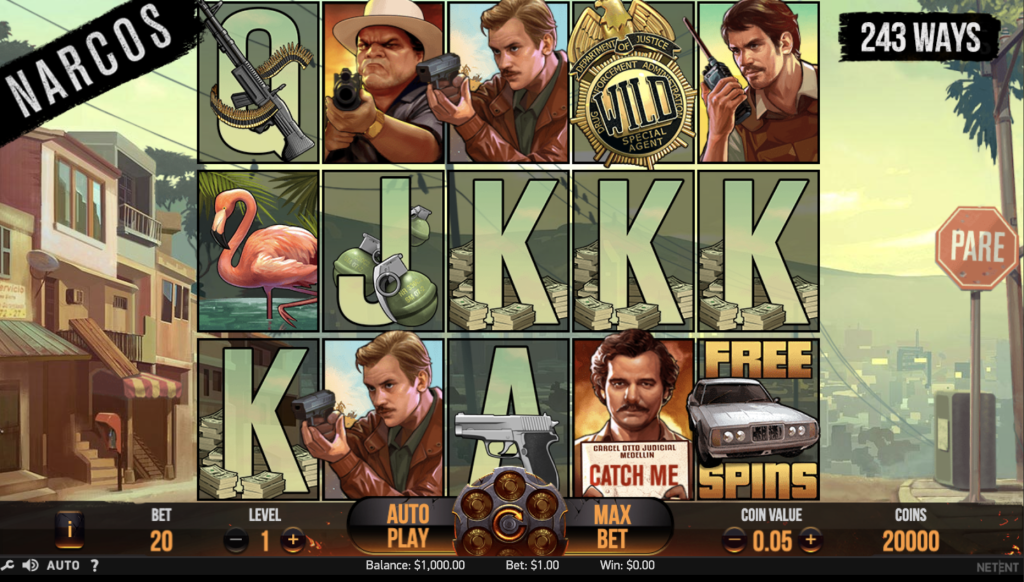Lower the coin value
The image size is (1024, 582).
[x=734, y=541]
